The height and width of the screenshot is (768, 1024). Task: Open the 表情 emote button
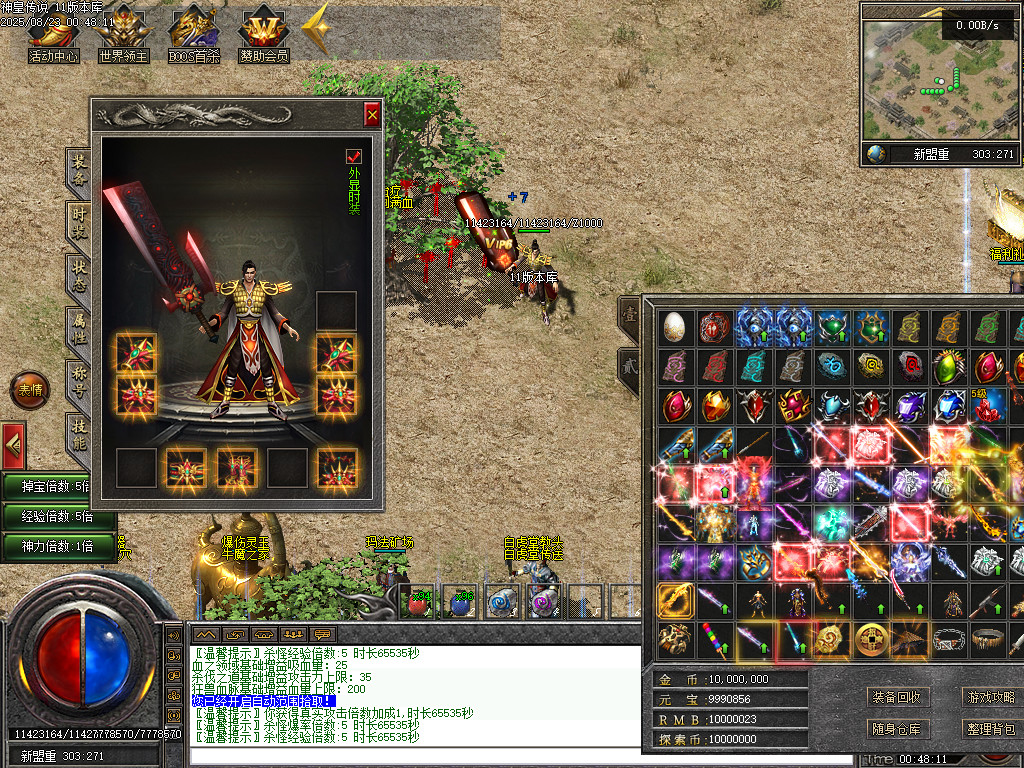29,390
